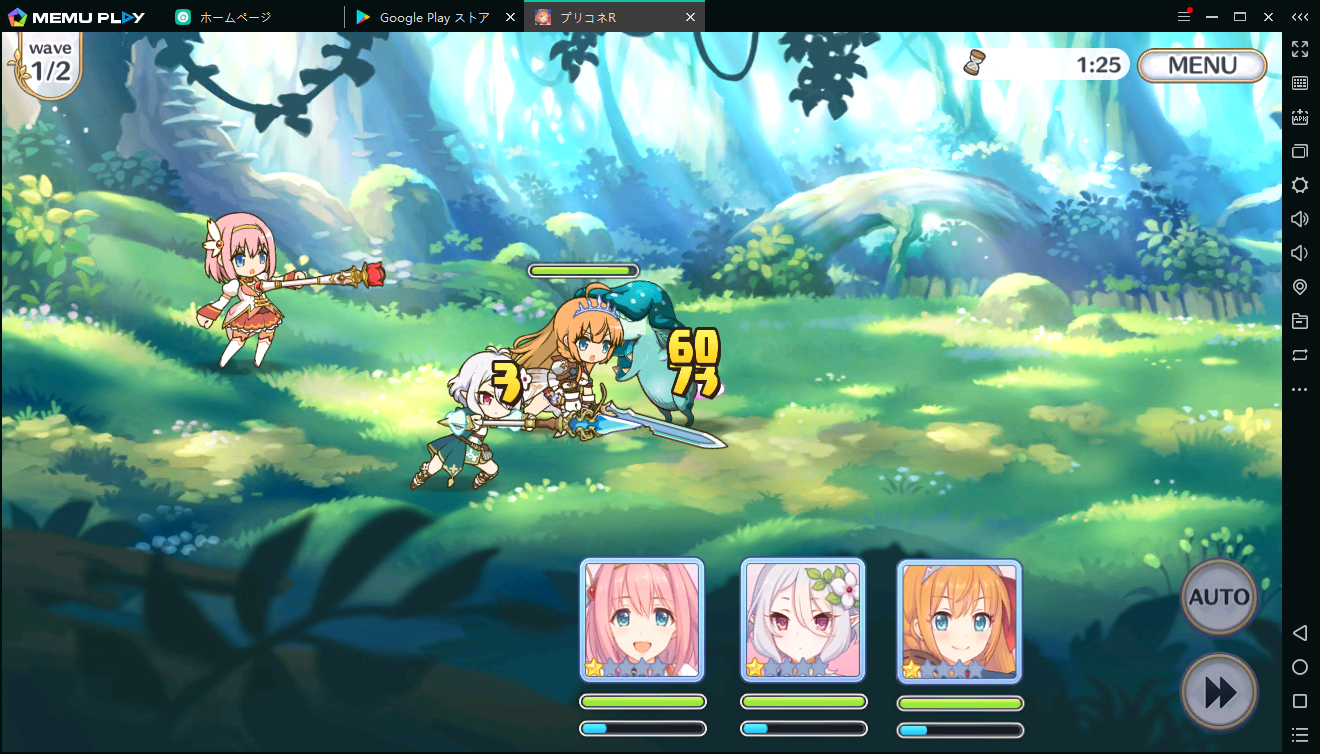Create a new instance with multi-instance icon
Image resolution: width=1320 pixels, height=754 pixels.
1300,151
